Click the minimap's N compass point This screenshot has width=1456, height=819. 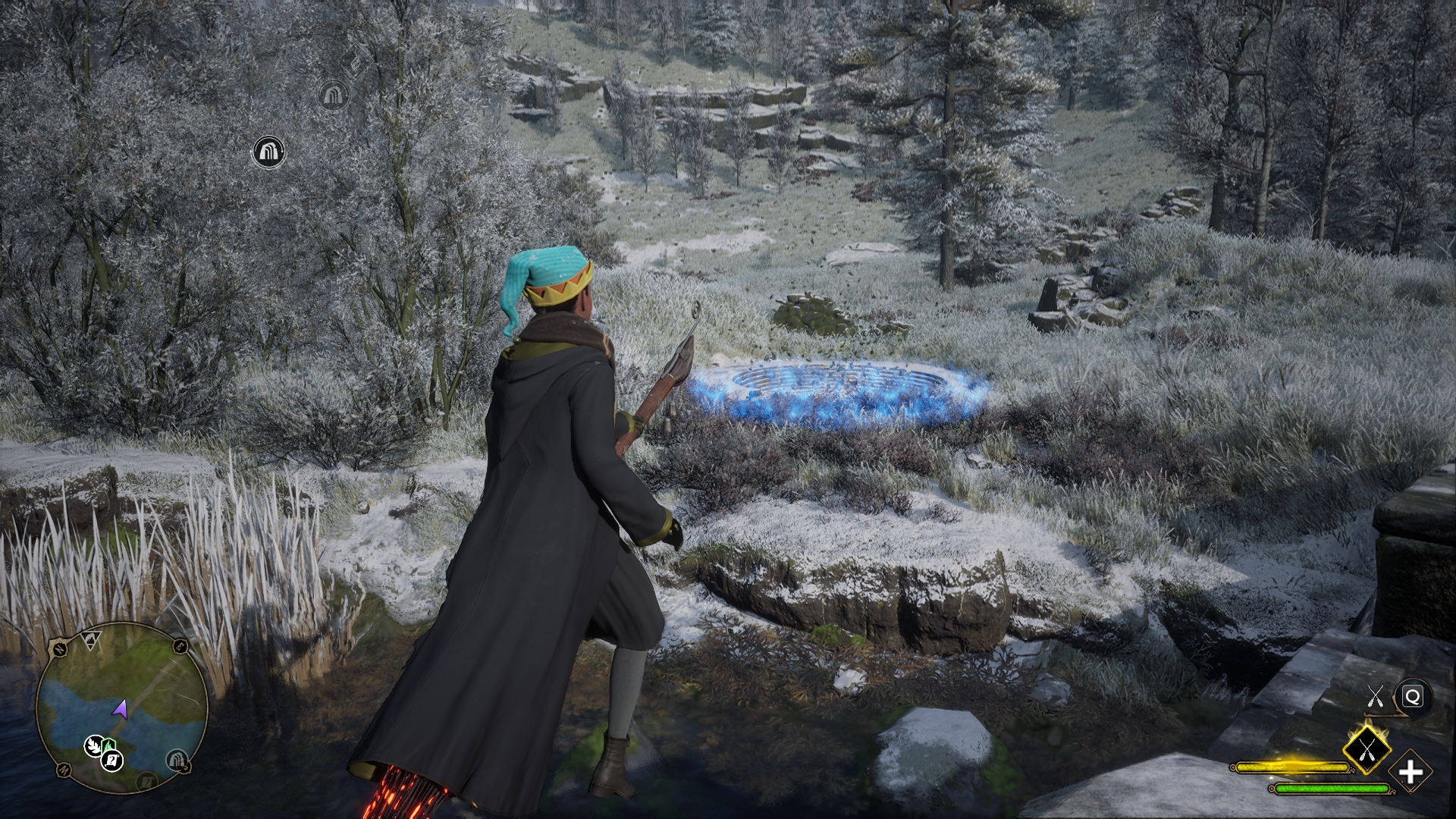click(58, 649)
